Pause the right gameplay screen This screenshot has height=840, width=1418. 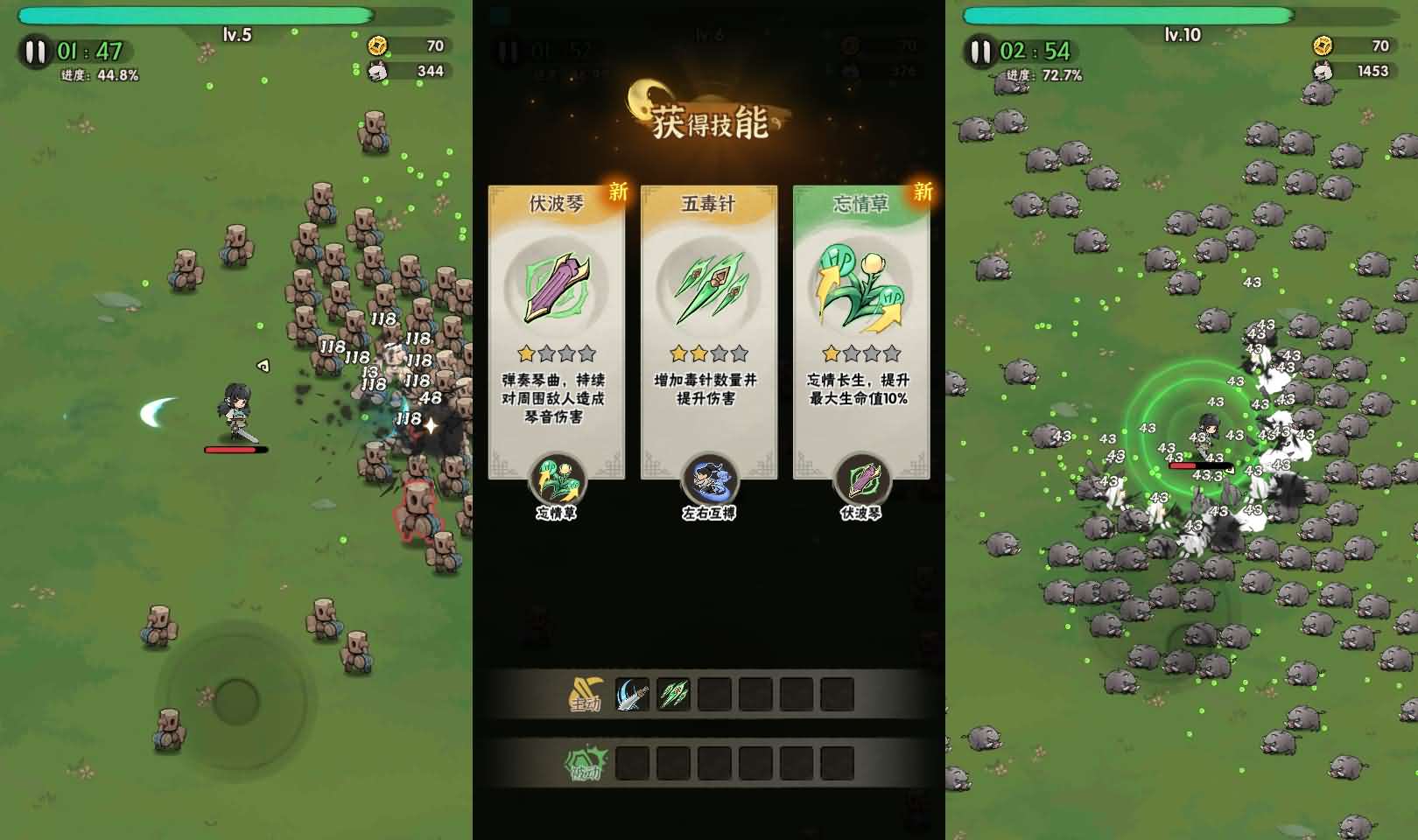981,51
